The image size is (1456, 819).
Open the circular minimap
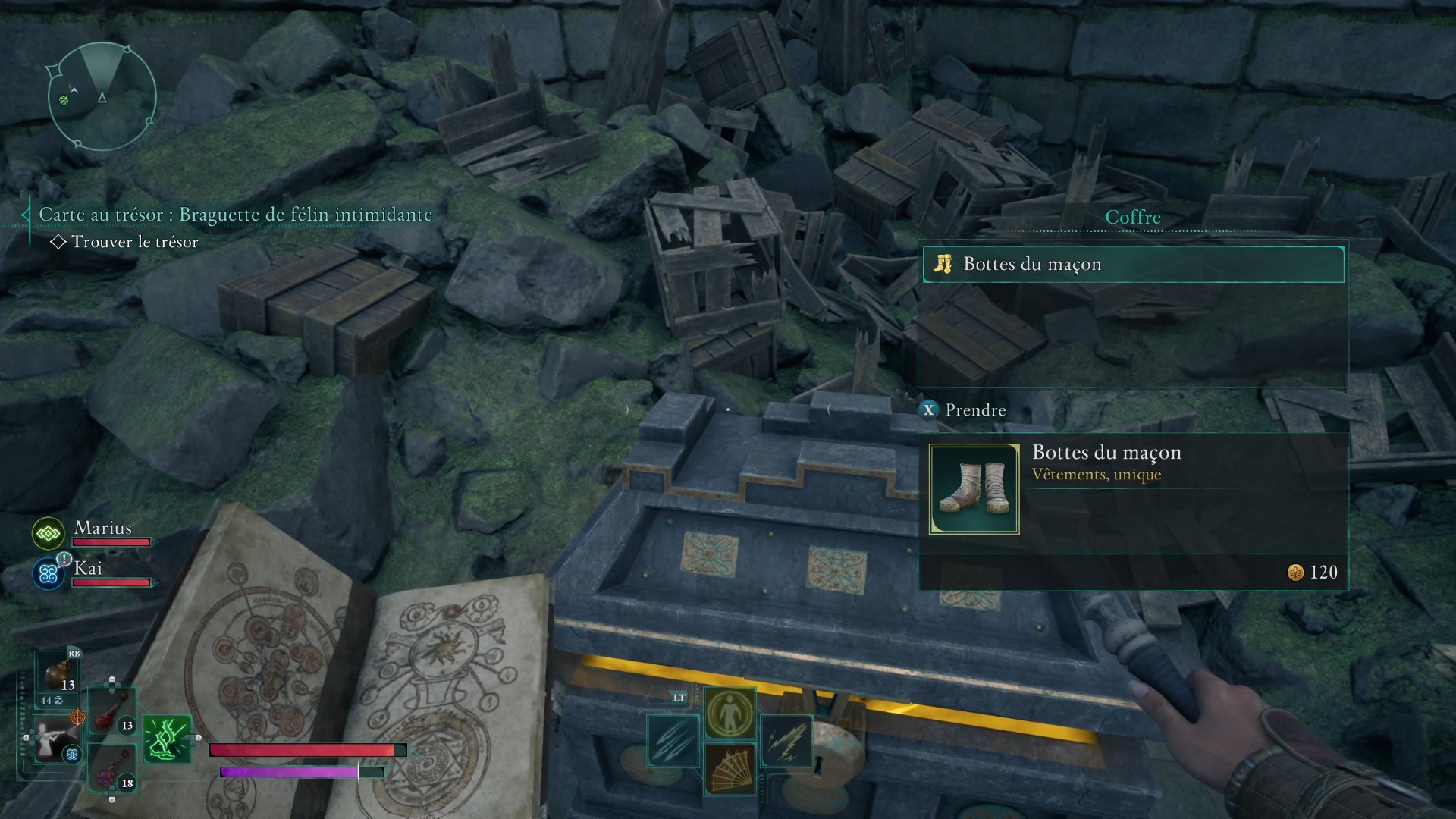(102, 96)
